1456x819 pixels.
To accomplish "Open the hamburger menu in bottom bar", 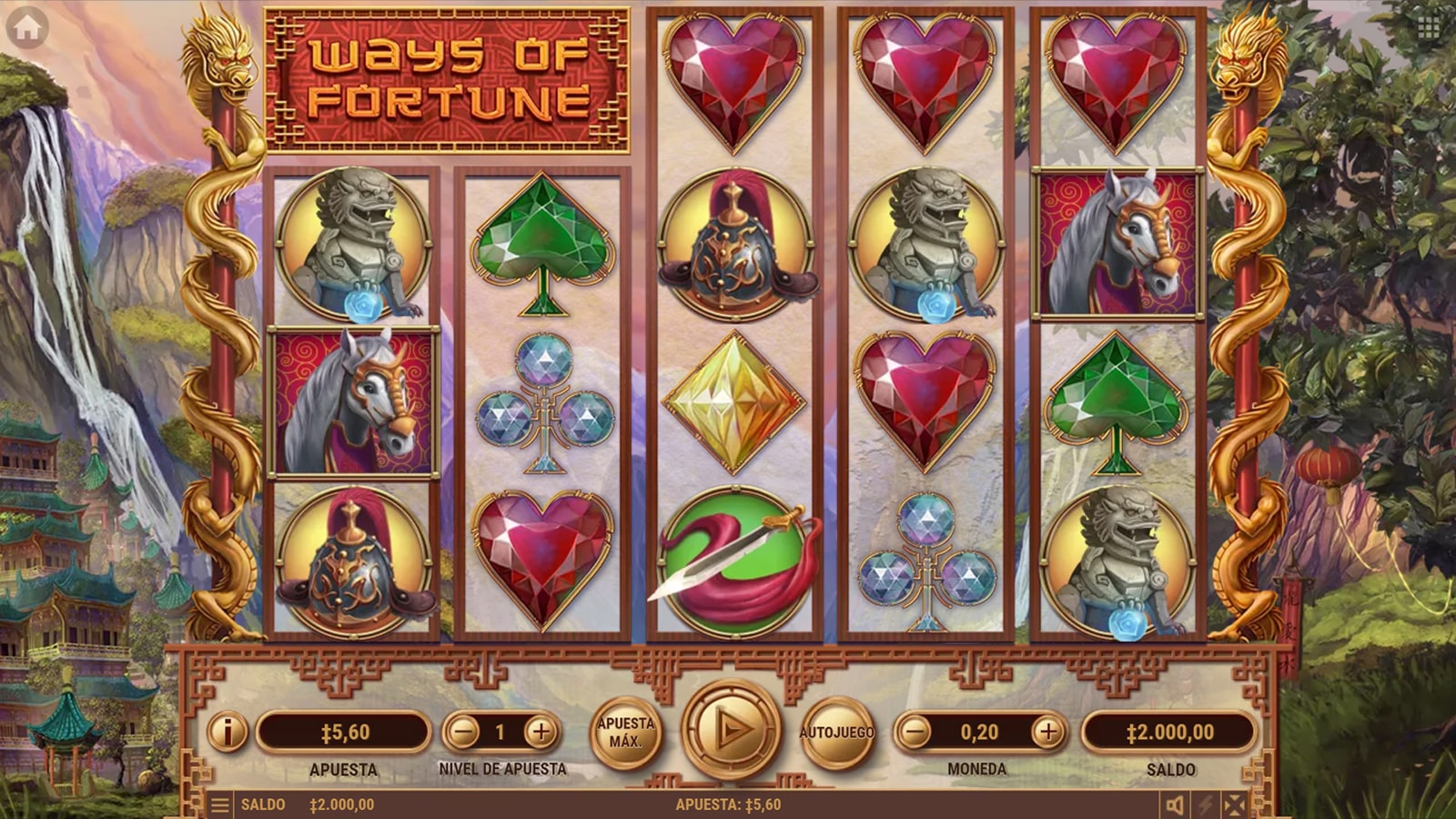I will (x=219, y=805).
